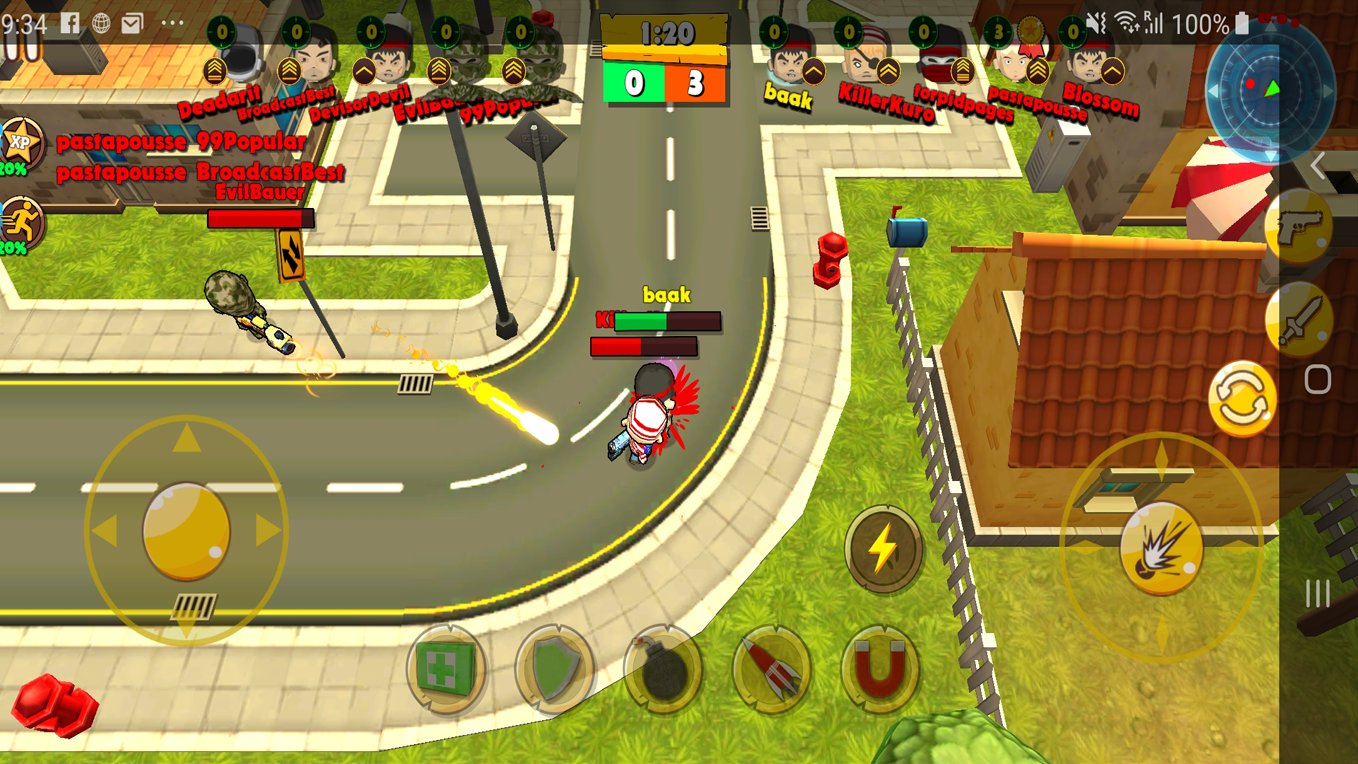Tap the XP boost icon
1358x764 pixels.
(x=21, y=141)
